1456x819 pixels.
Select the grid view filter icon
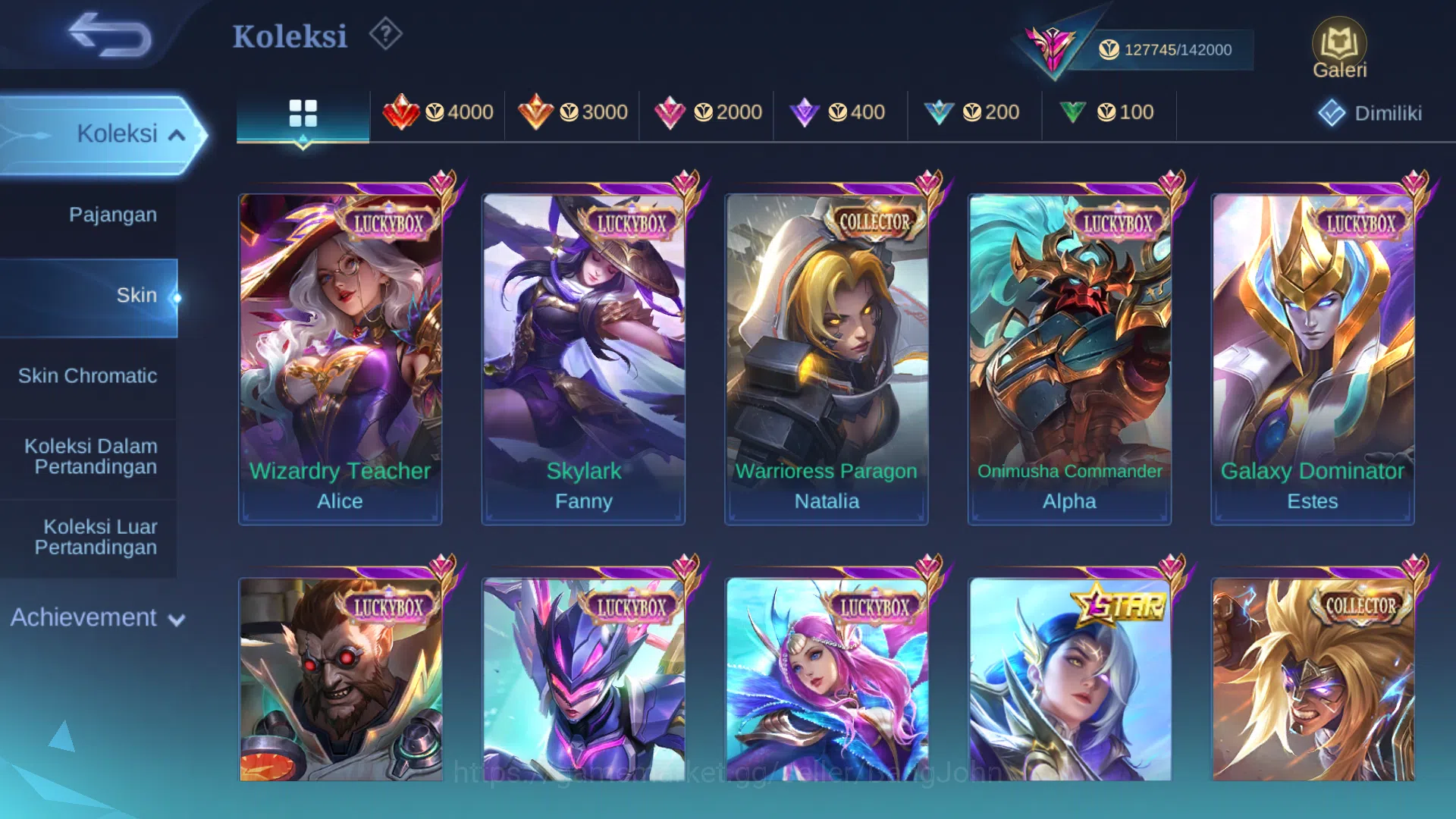click(303, 114)
